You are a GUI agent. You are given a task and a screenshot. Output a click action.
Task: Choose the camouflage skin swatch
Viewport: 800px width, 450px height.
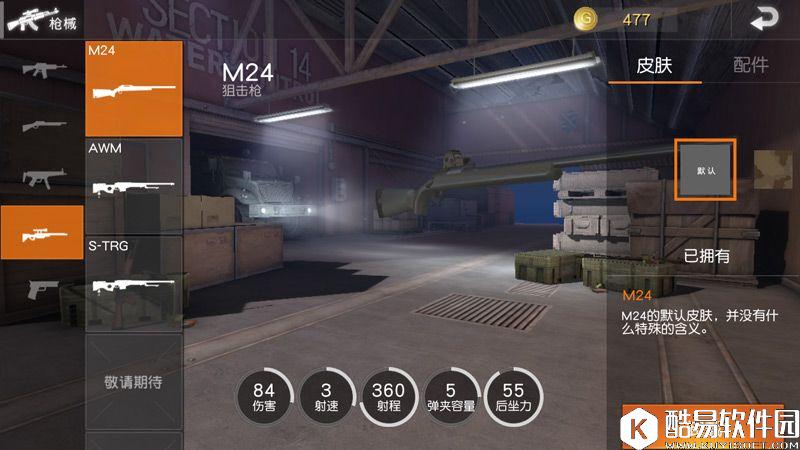click(x=776, y=170)
